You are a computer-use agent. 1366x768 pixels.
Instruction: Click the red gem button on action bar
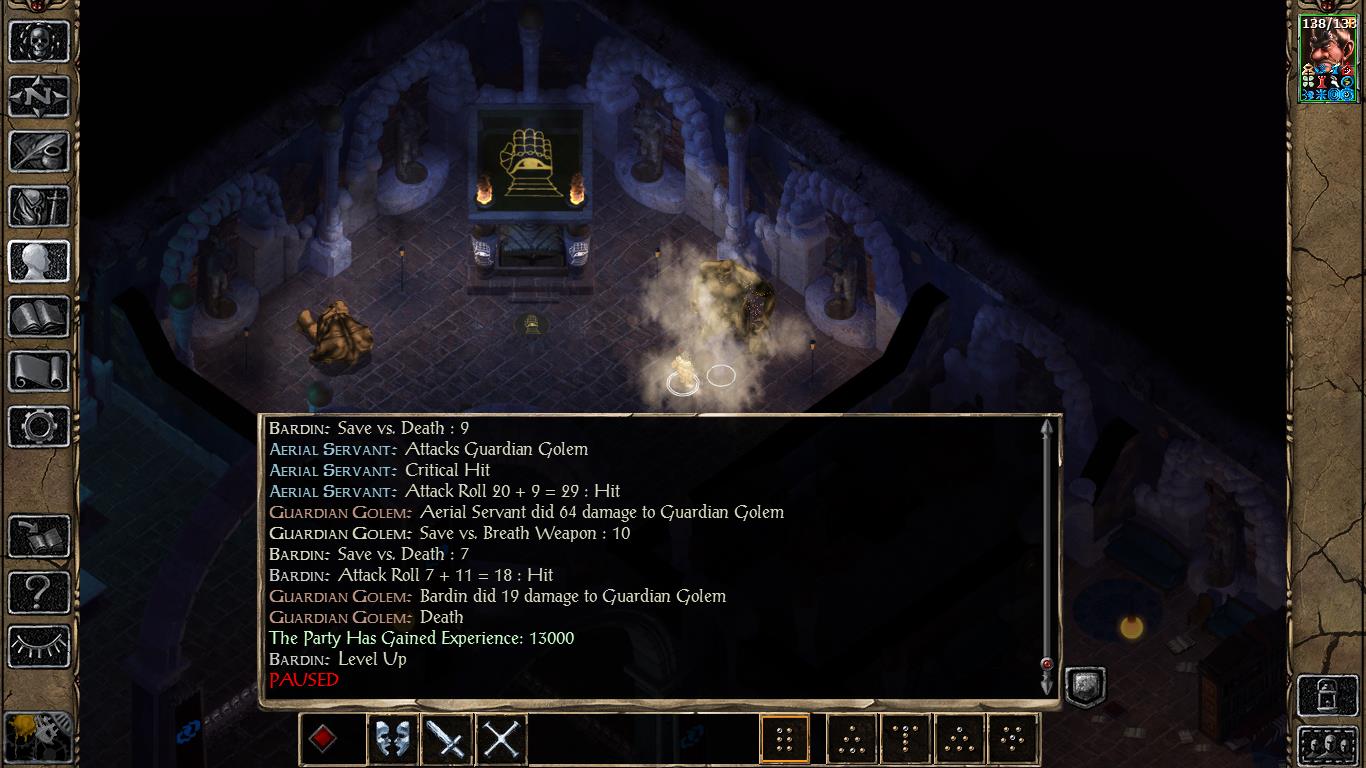[324, 739]
